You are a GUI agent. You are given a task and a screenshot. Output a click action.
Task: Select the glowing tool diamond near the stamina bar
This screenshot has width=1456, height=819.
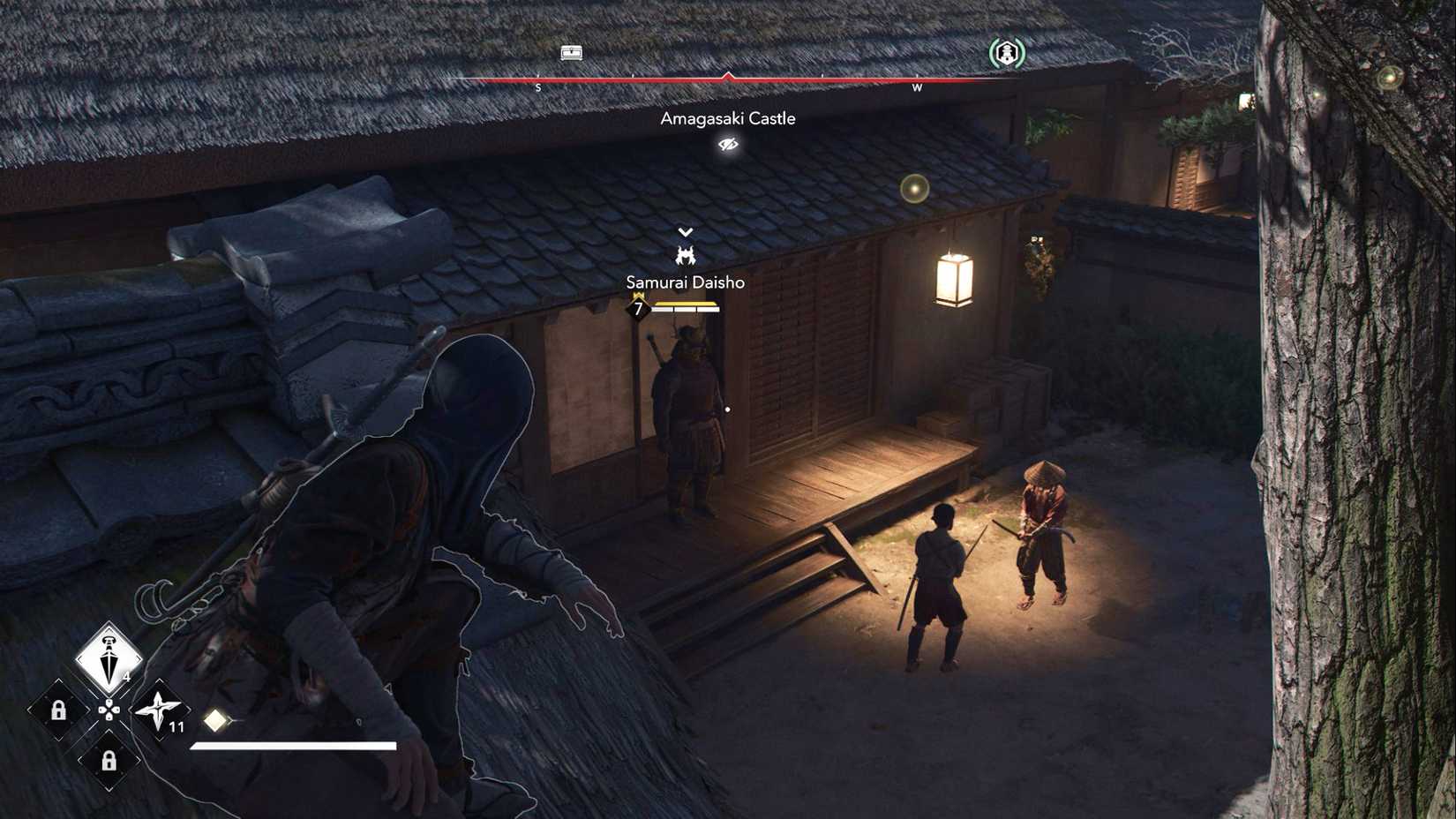tap(213, 719)
